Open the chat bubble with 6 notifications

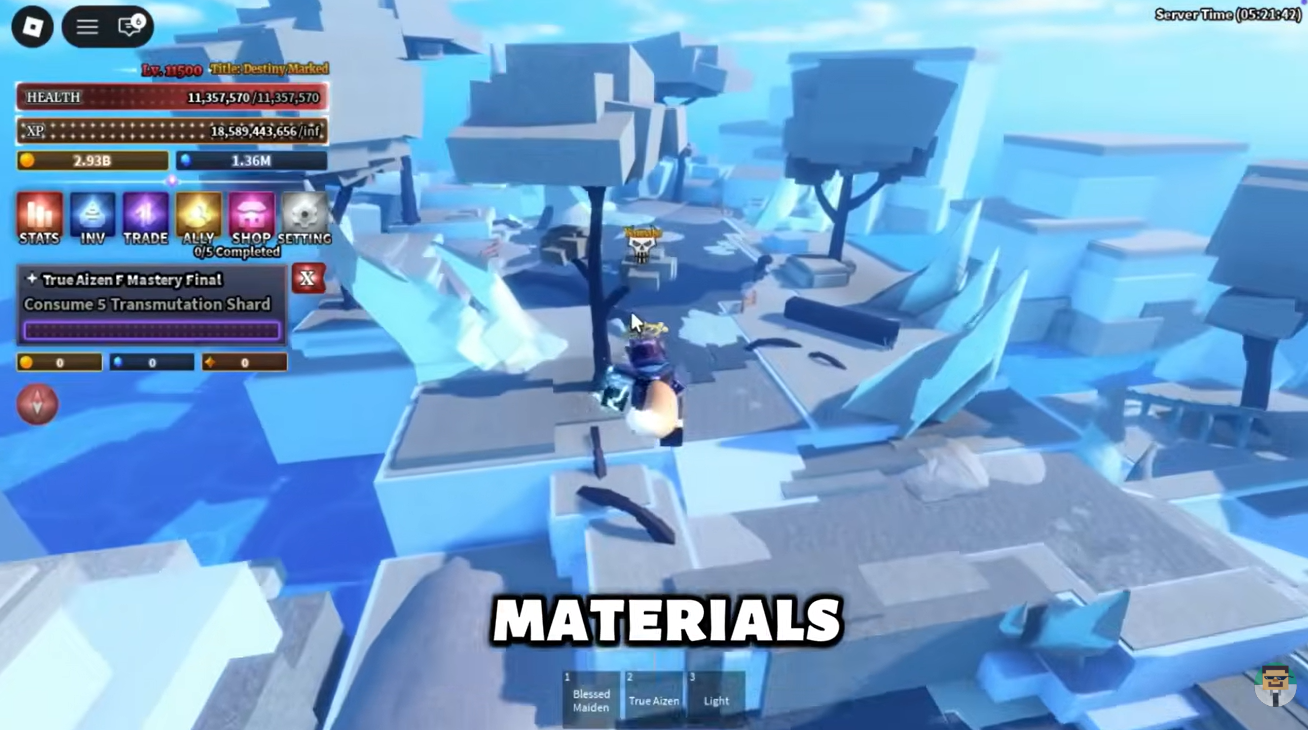coord(130,27)
